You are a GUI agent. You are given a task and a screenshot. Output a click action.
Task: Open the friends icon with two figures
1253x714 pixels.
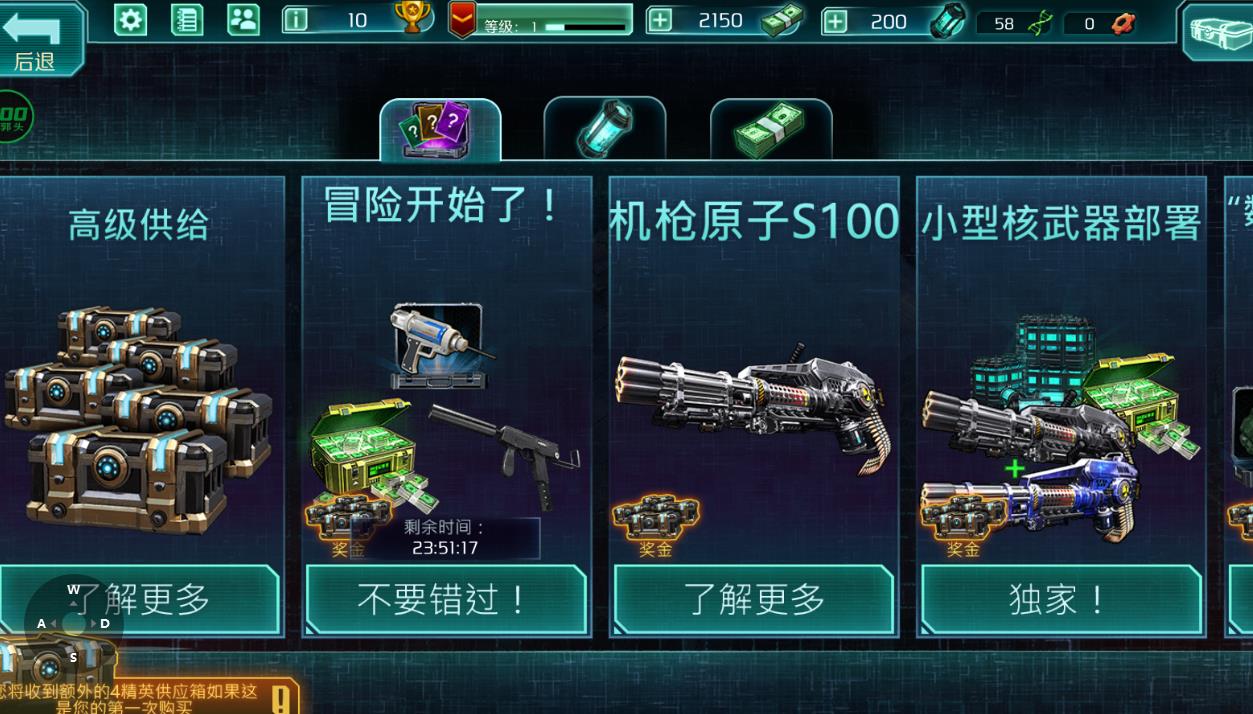pos(243,20)
